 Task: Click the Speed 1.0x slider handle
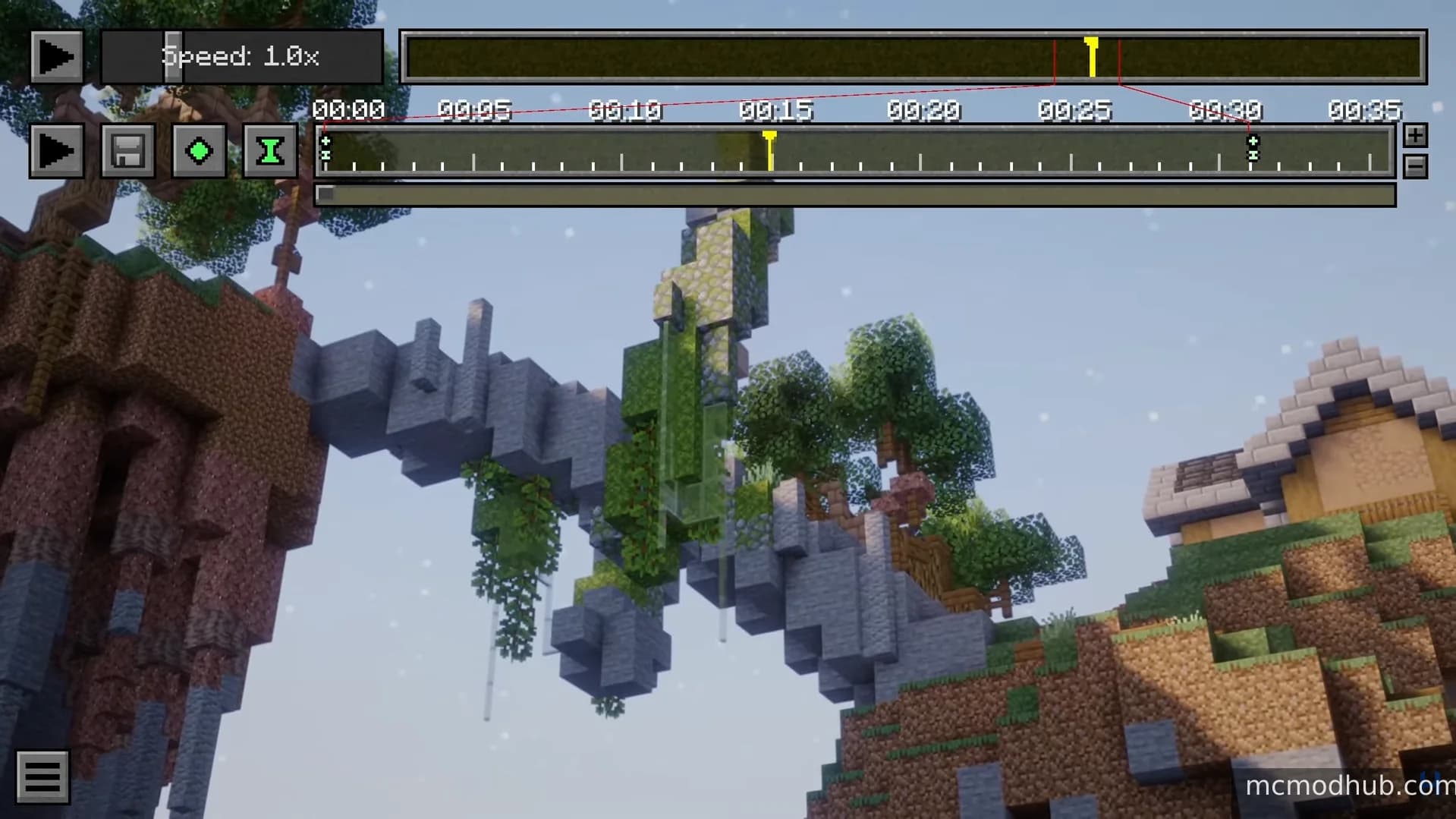click(172, 55)
